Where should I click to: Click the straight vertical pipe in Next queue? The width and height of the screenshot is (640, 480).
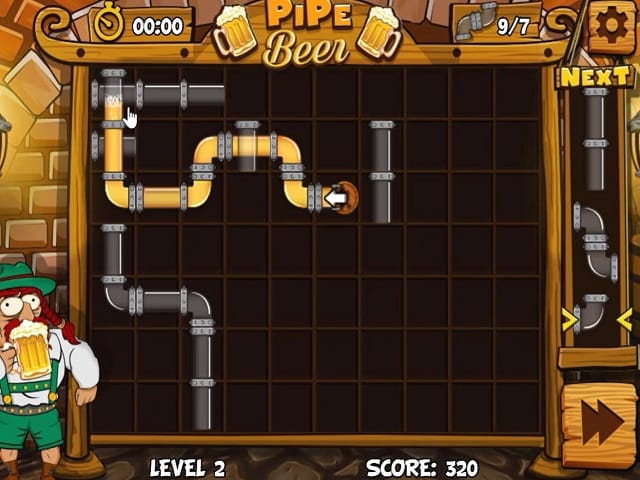(596, 139)
